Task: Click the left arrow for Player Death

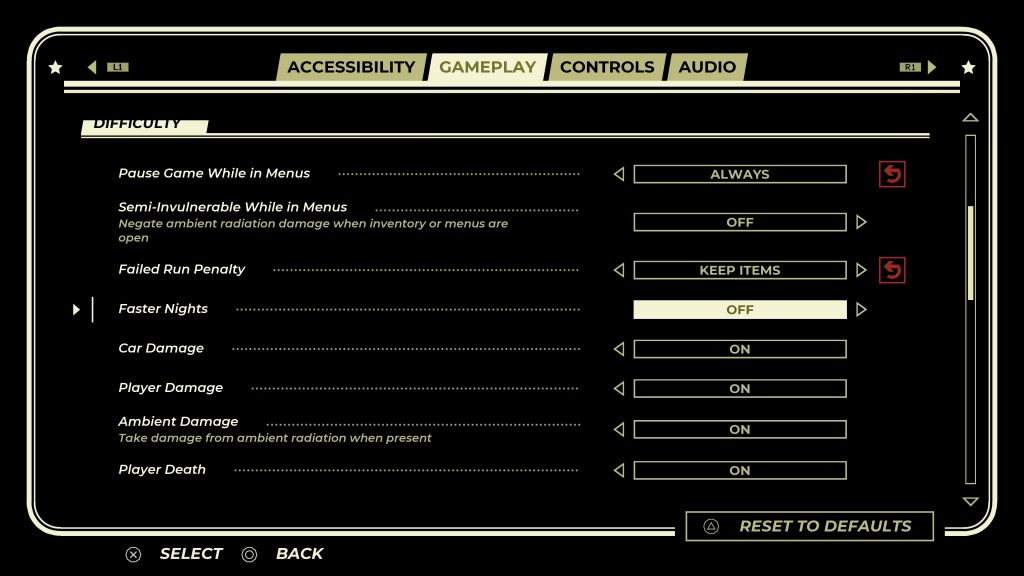Action: coord(618,470)
